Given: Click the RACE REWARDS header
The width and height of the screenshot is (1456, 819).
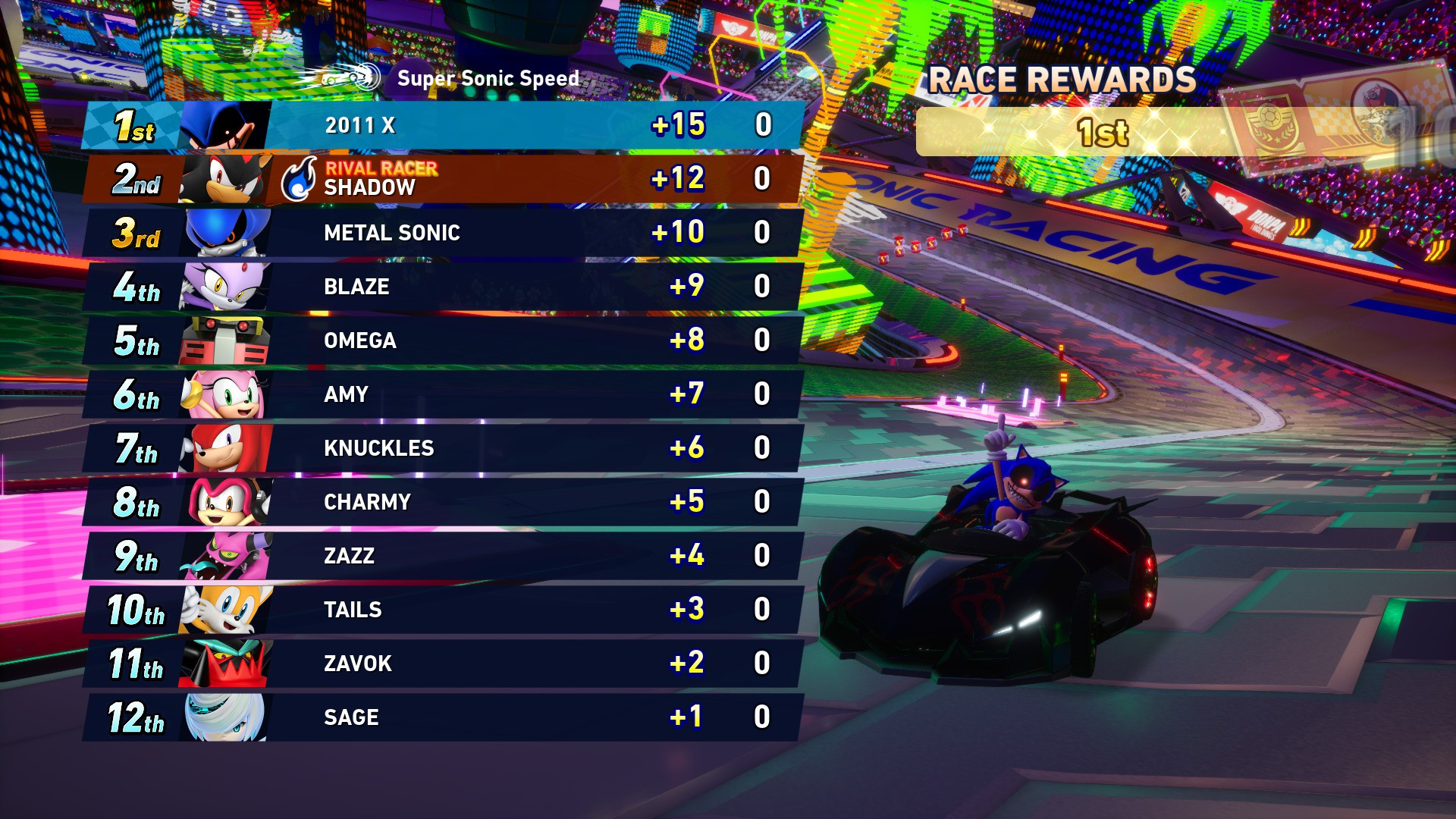Looking at the screenshot, I should (x=1062, y=78).
